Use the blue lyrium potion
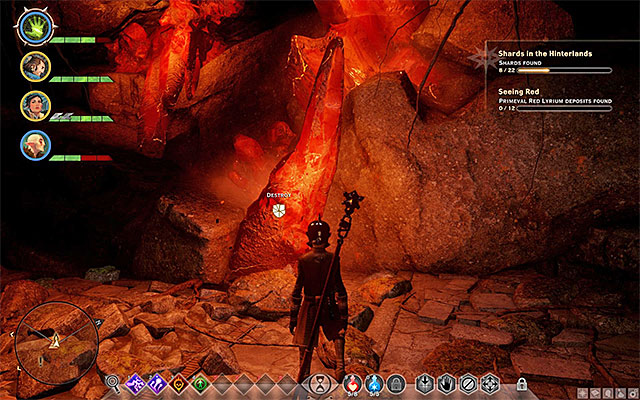The height and width of the screenshot is (400, 640). pyautogui.click(x=374, y=382)
